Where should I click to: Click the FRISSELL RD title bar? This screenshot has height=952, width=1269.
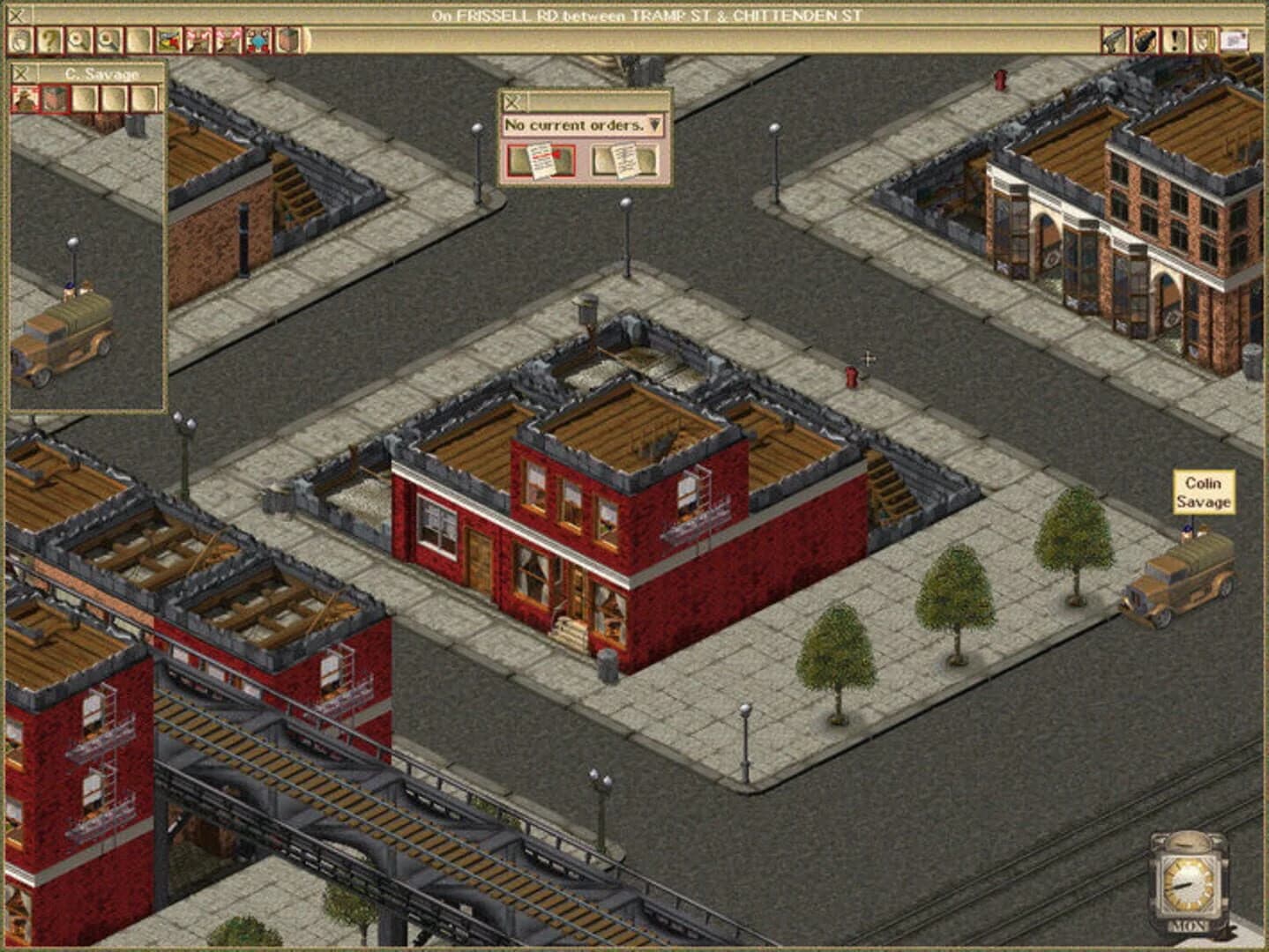pyautogui.click(x=635, y=14)
